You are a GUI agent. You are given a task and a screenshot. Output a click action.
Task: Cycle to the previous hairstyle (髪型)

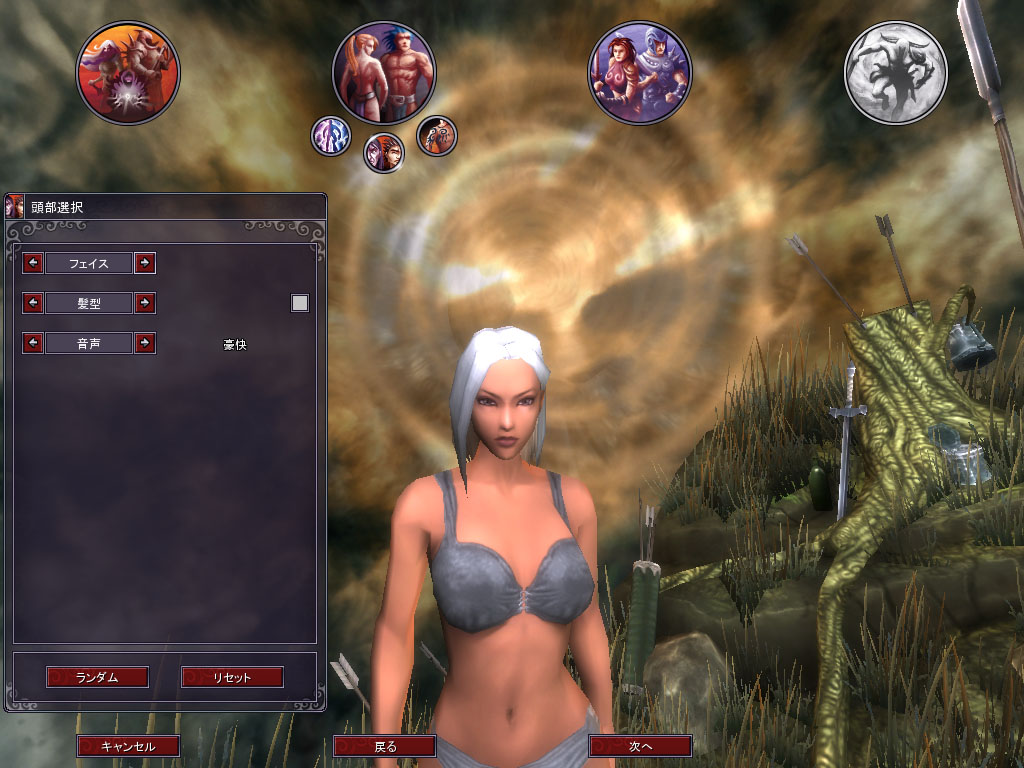point(33,302)
